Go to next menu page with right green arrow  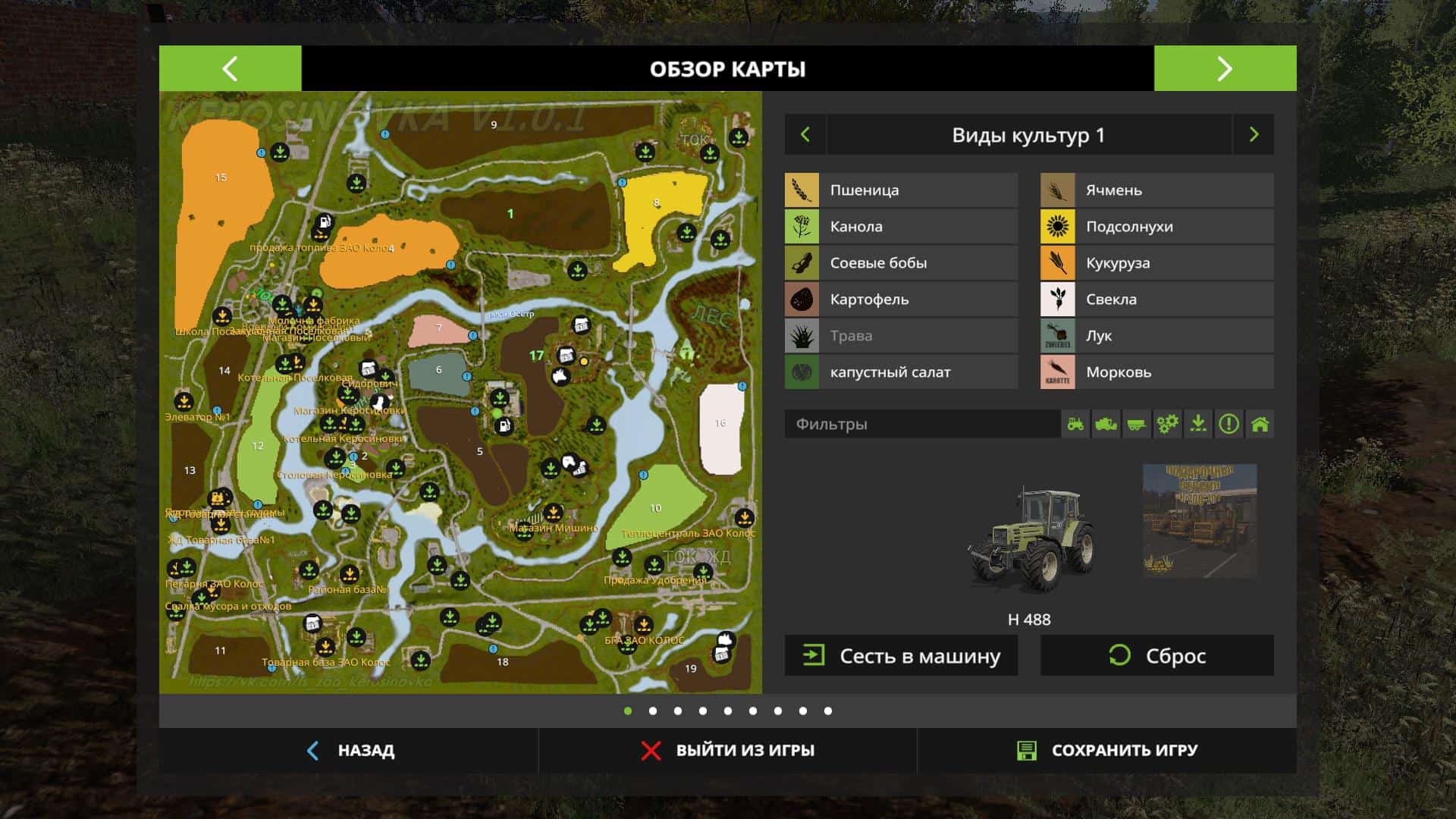coord(1225,68)
